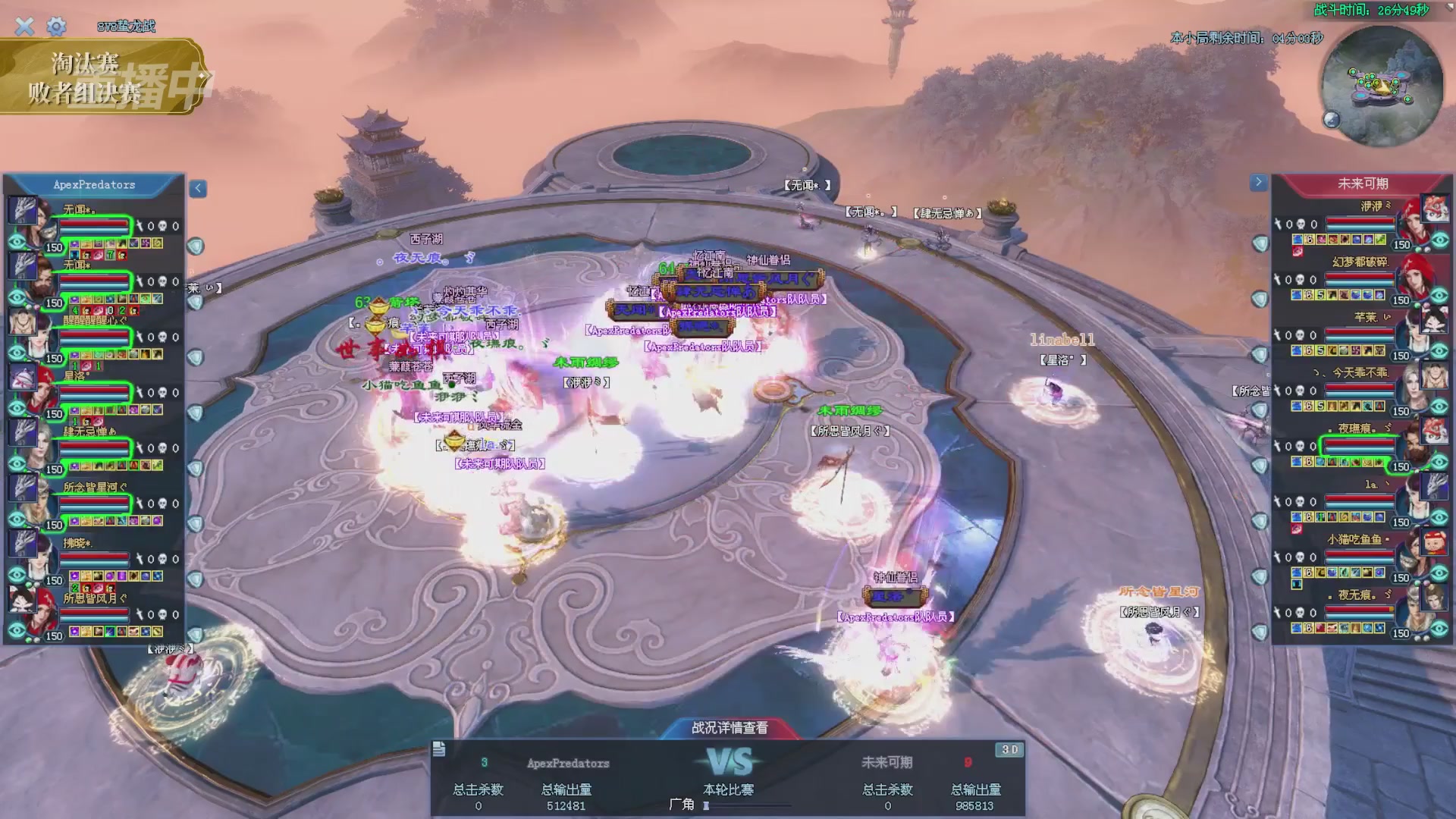
Task: Toggle the 3D view button
Action: click(1009, 749)
